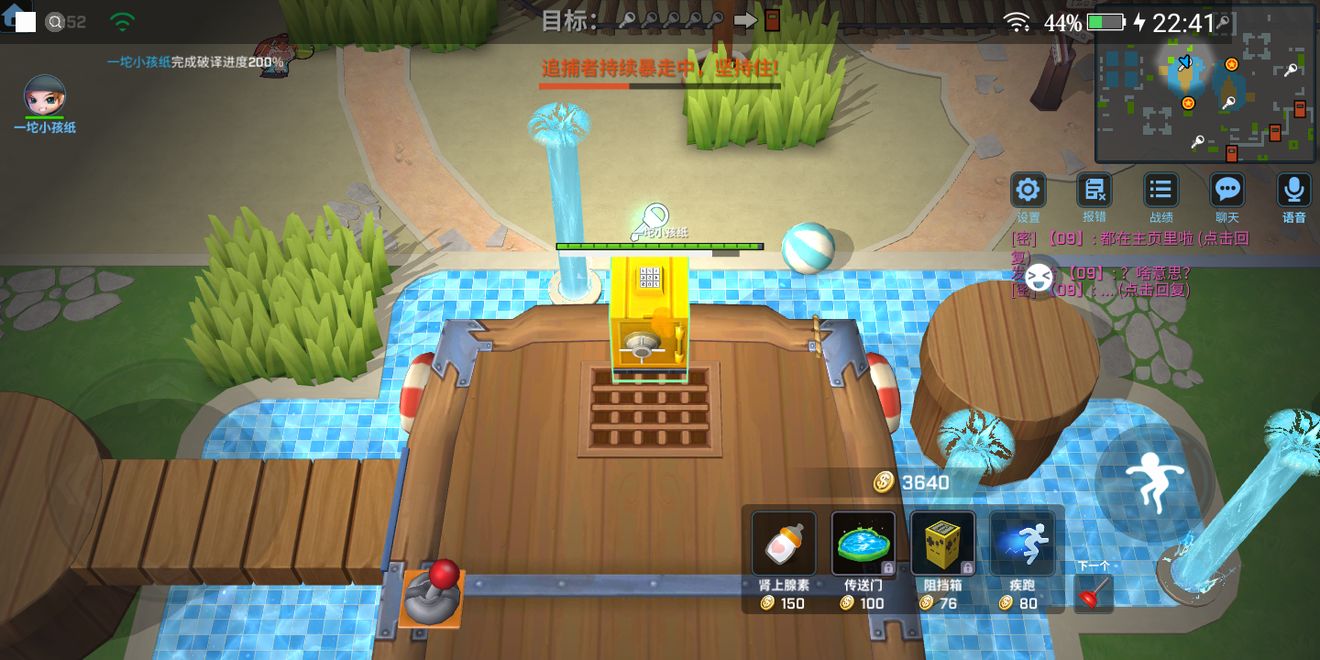1320x660 pixels.
Task: Open the 报错 bug report button
Action: coord(1094,190)
